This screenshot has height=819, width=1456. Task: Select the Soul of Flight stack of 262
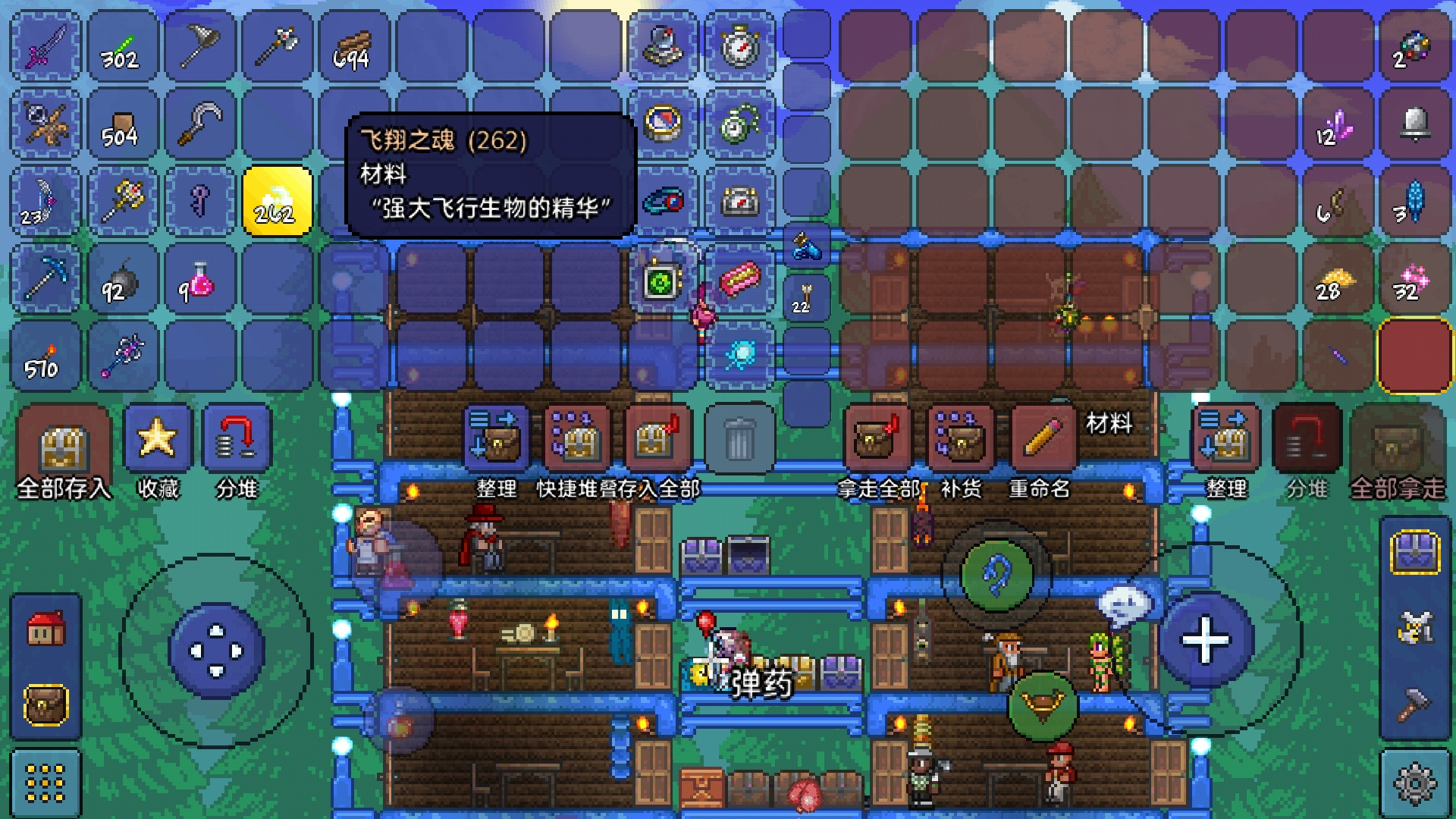click(277, 201)
